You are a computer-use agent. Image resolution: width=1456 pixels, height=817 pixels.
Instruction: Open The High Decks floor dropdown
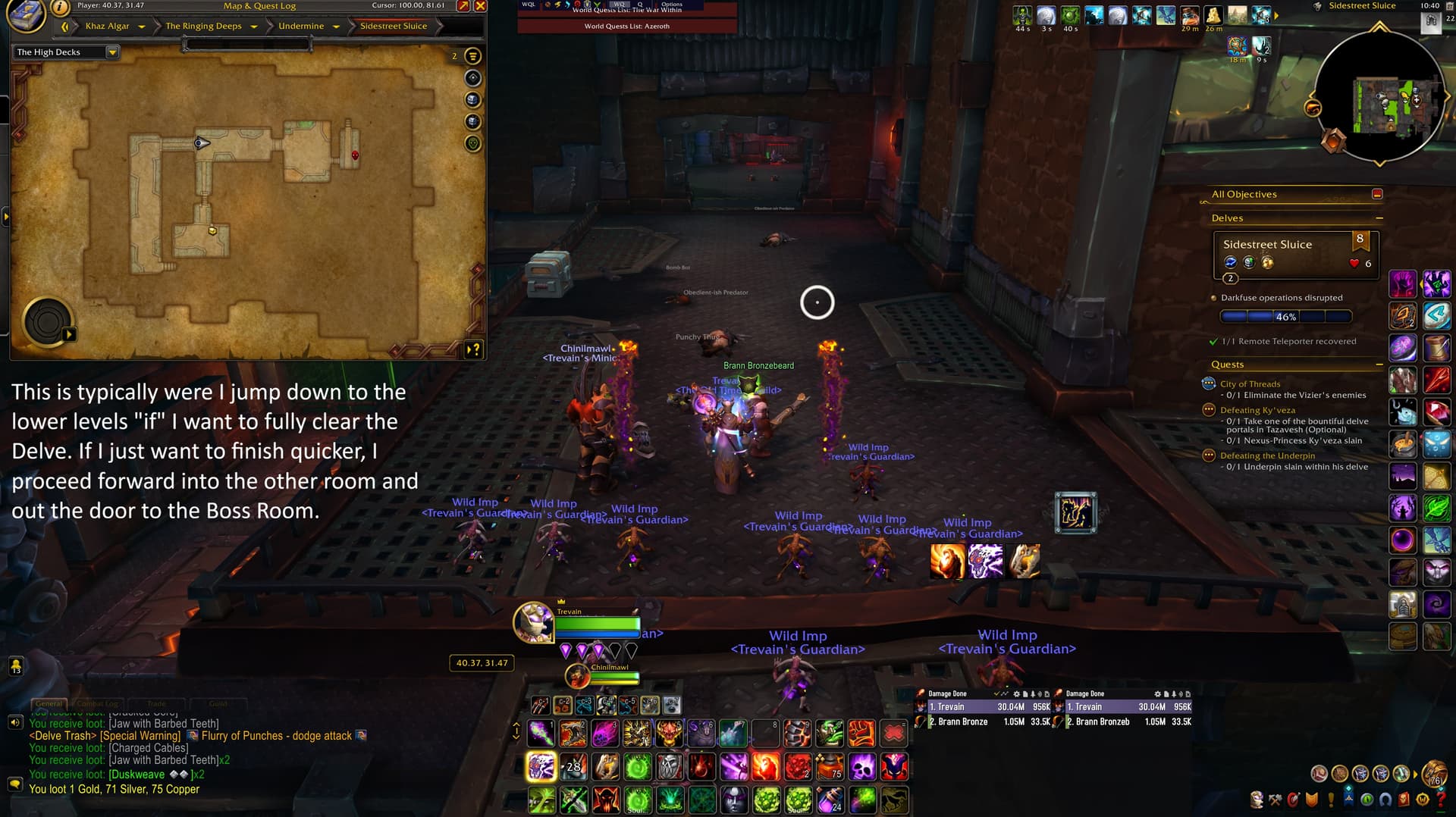pos(112,52)
